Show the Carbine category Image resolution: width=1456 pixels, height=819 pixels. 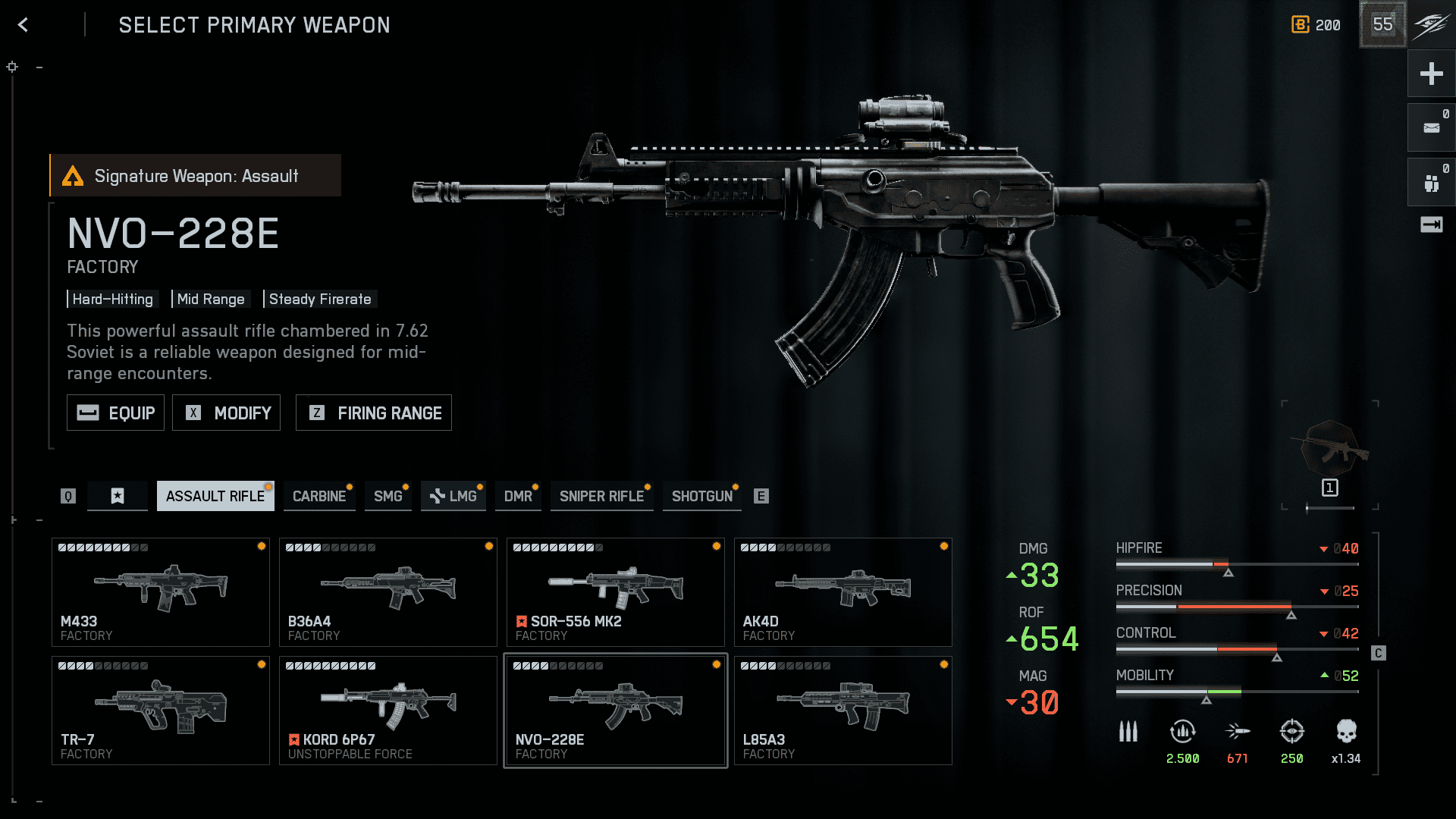point(319,496)
